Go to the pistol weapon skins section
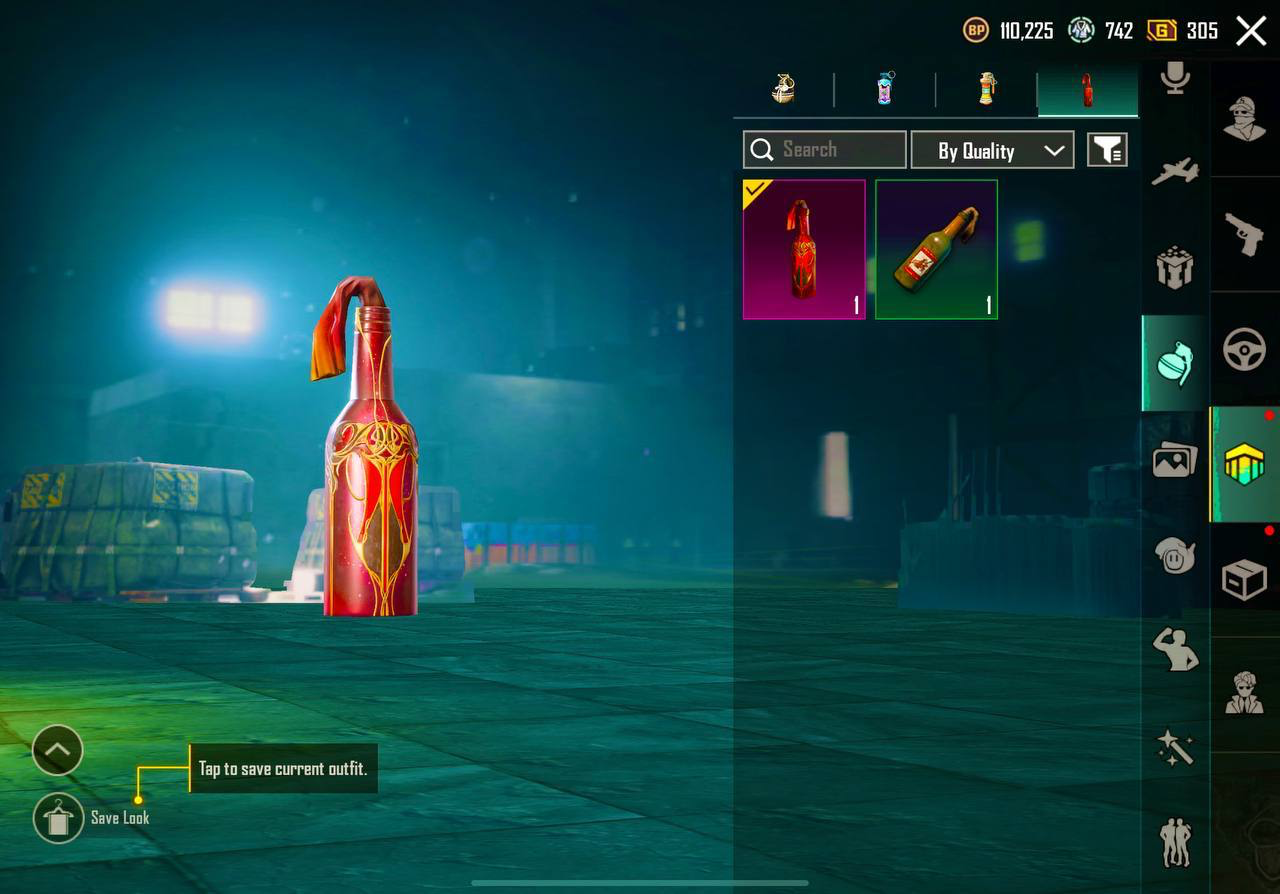This screenshot has height=894, width=1280. 1245,234
